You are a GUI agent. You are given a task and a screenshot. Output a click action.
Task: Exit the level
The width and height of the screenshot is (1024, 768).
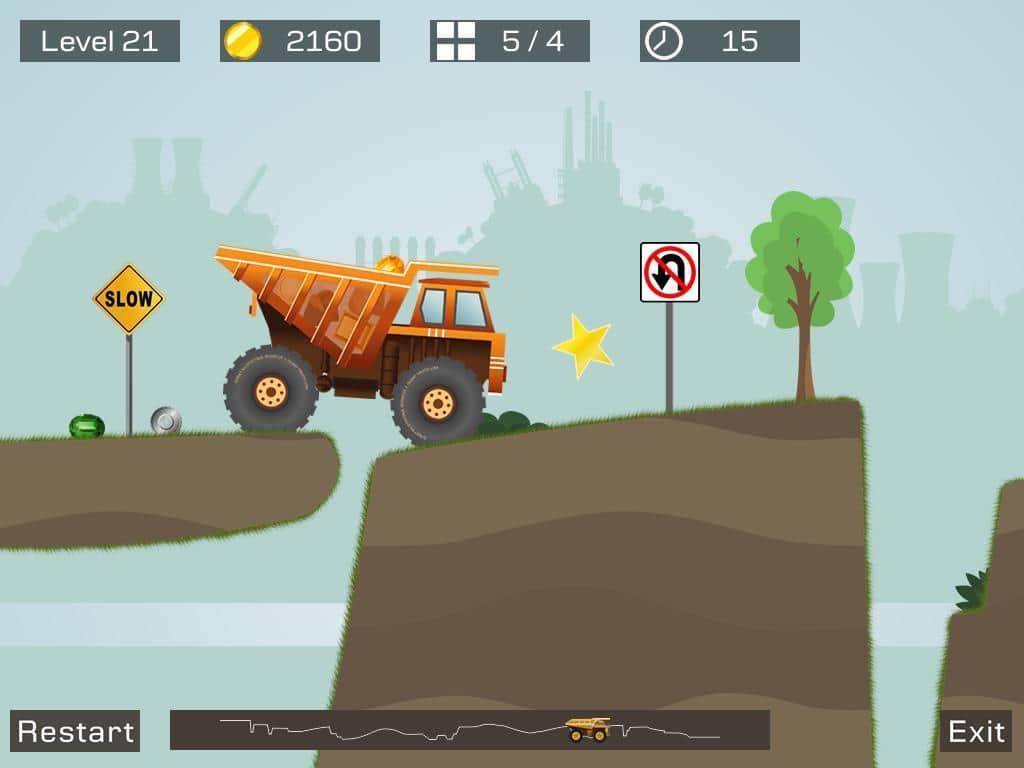976,731
